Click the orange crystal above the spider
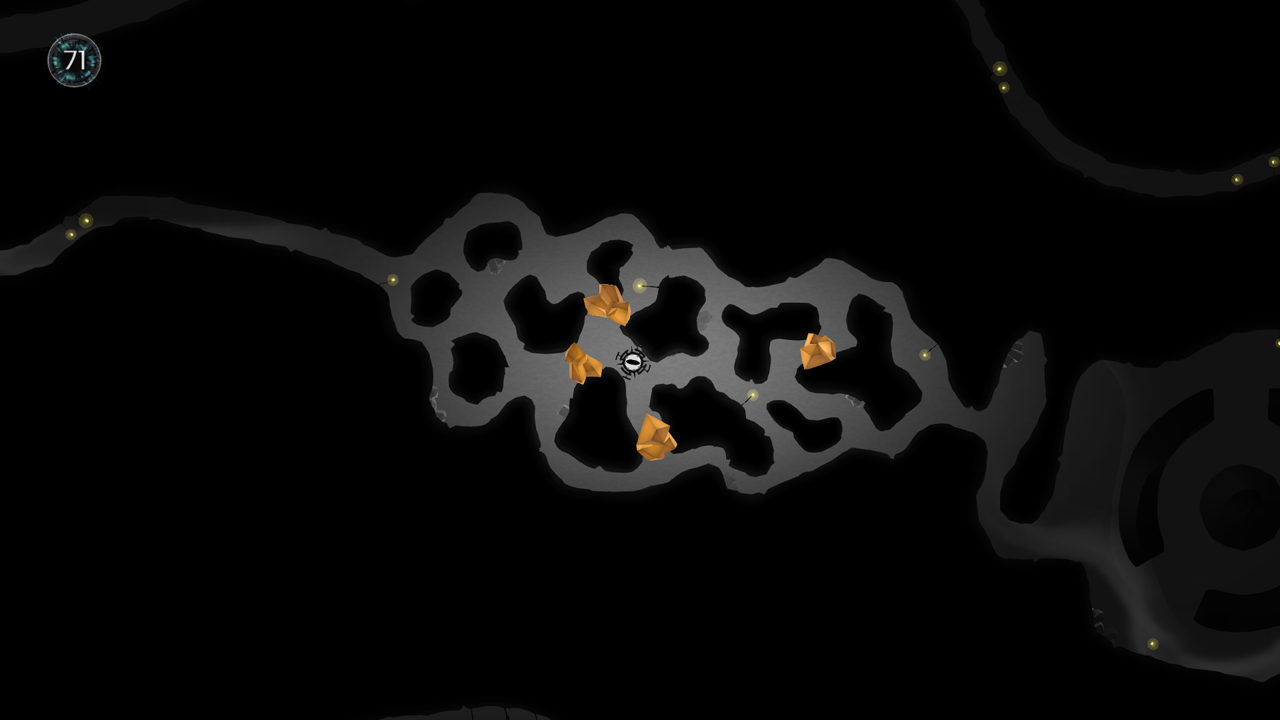1280x720 pixels. pos(608,305)
